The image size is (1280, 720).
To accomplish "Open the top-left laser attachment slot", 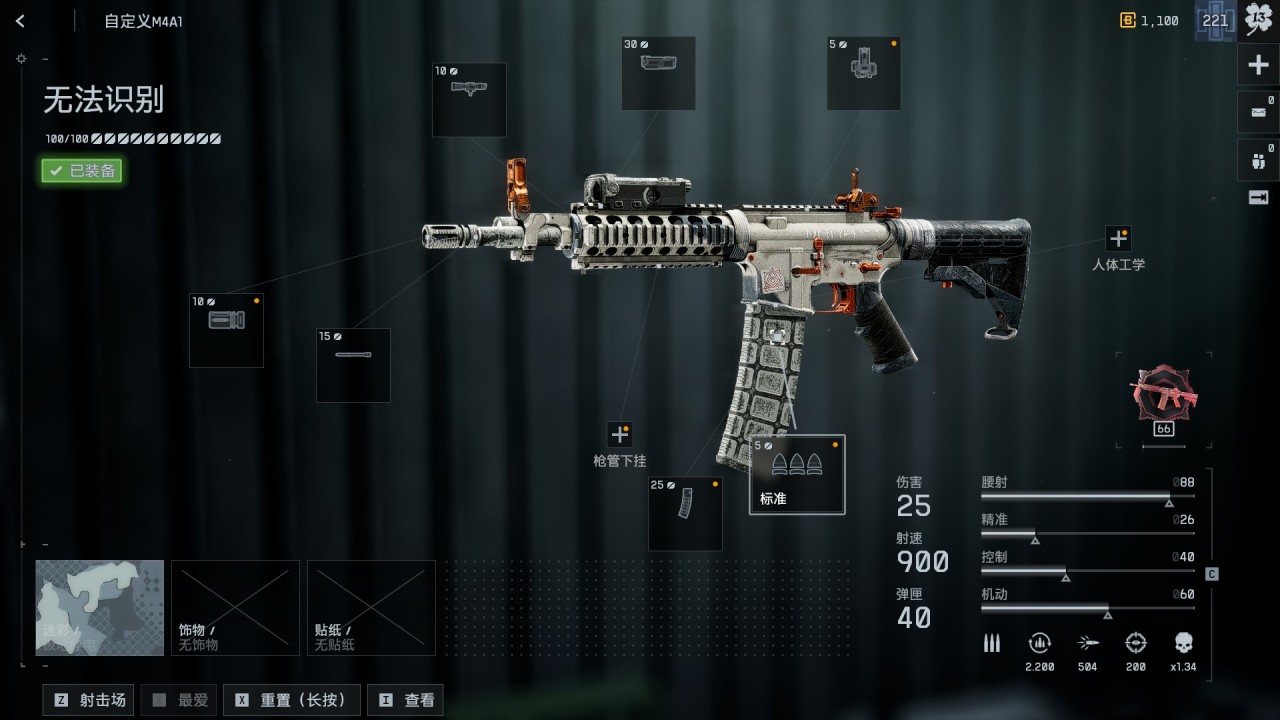I will (x=469, y=99).
